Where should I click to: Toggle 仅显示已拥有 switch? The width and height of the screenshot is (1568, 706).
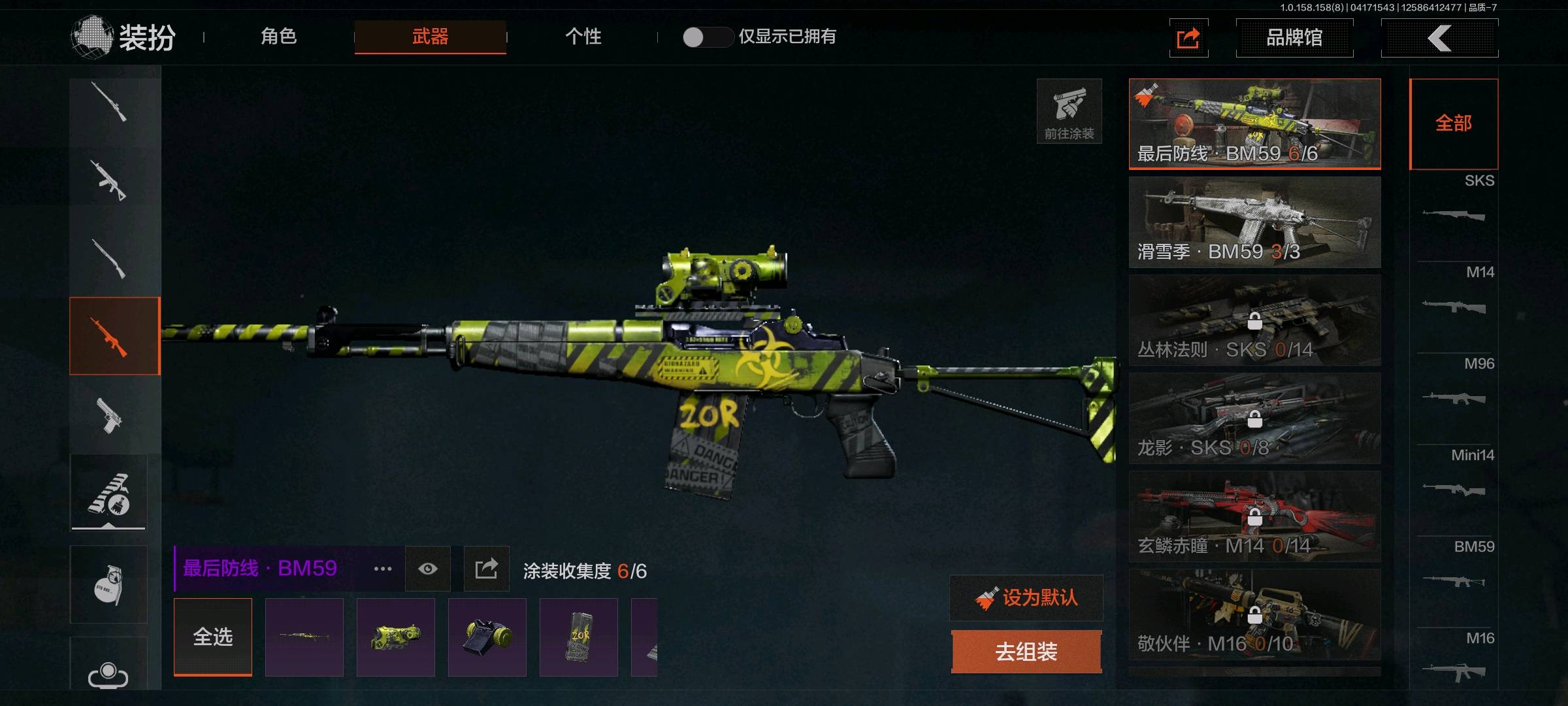click(x=707, y=37)
